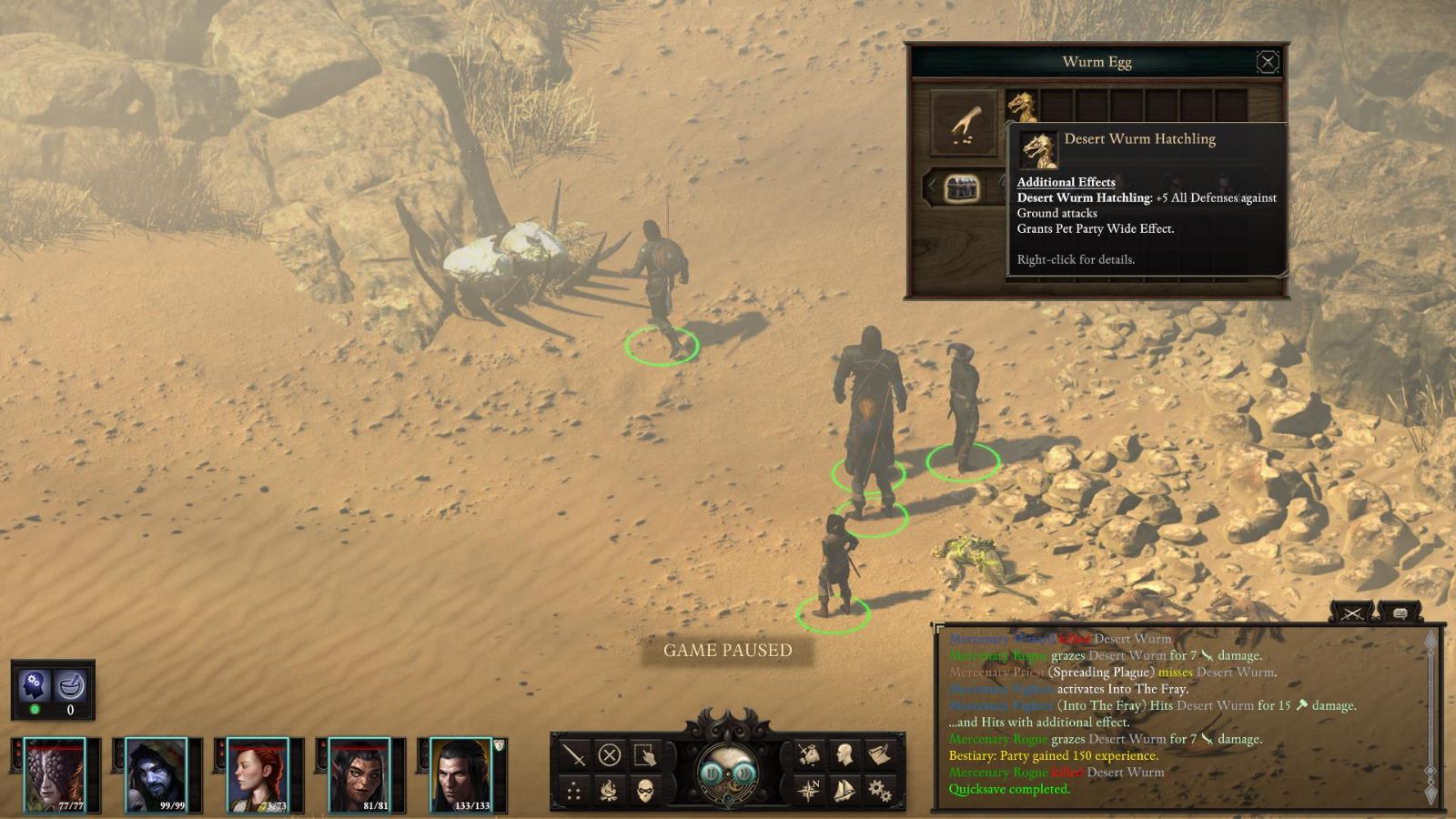The height and width of the screenshot is (819, 1456).
Task: Take the Desert Wurm Hatchling egg from the slot
Action: (x=1020, y=103)
